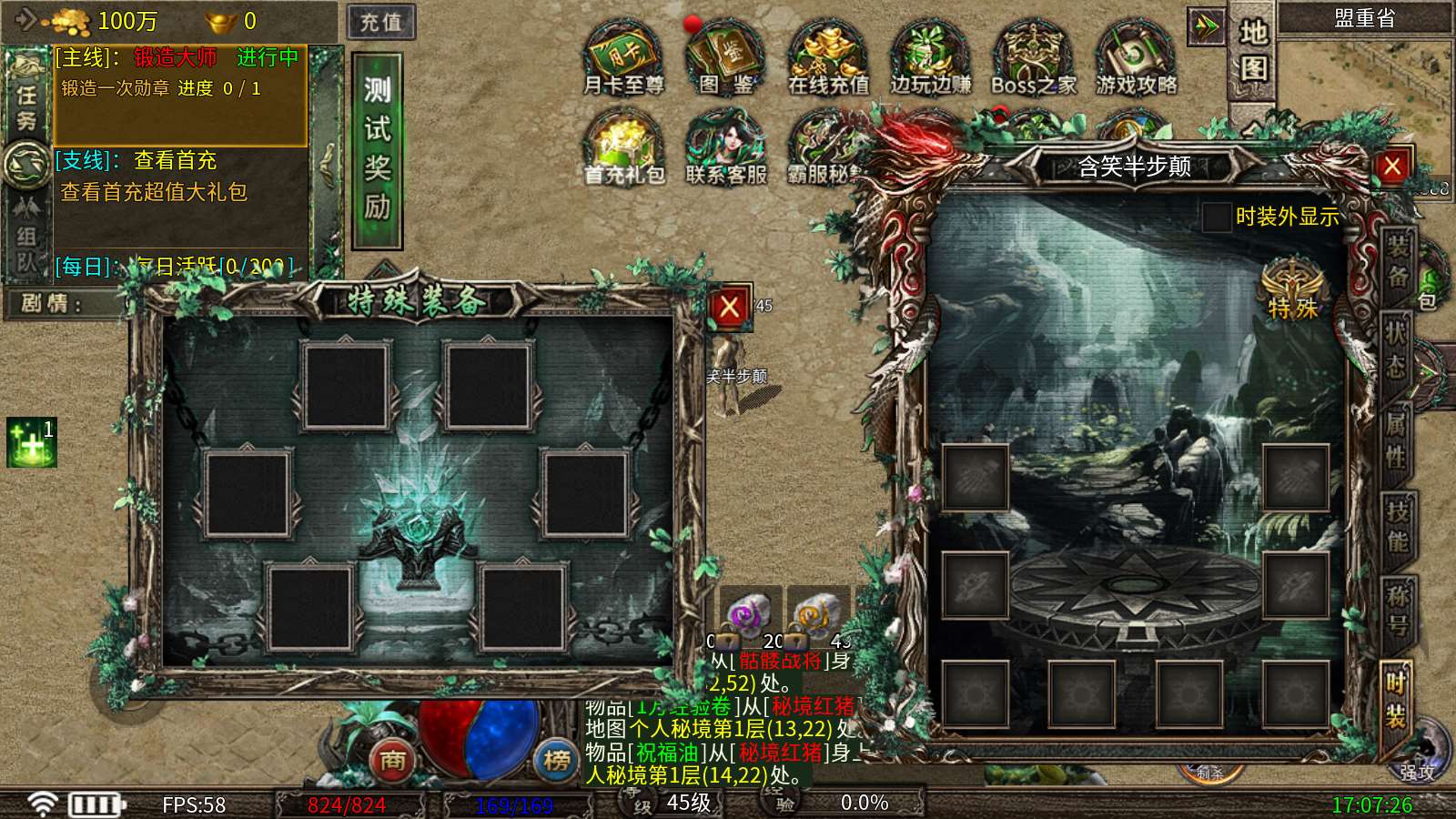Open the 充值 recharge button
This screenshot has width=1456, height=819.
[381, 22]
